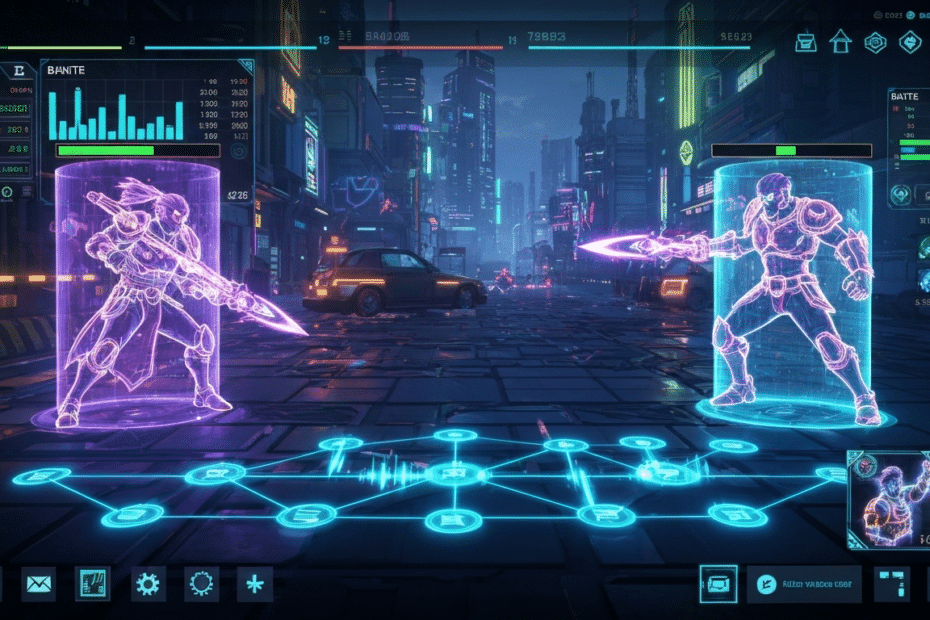Click the highlighted screen icon button
Viewport: 930px width, 620px height.
click(x=718, y=584)
